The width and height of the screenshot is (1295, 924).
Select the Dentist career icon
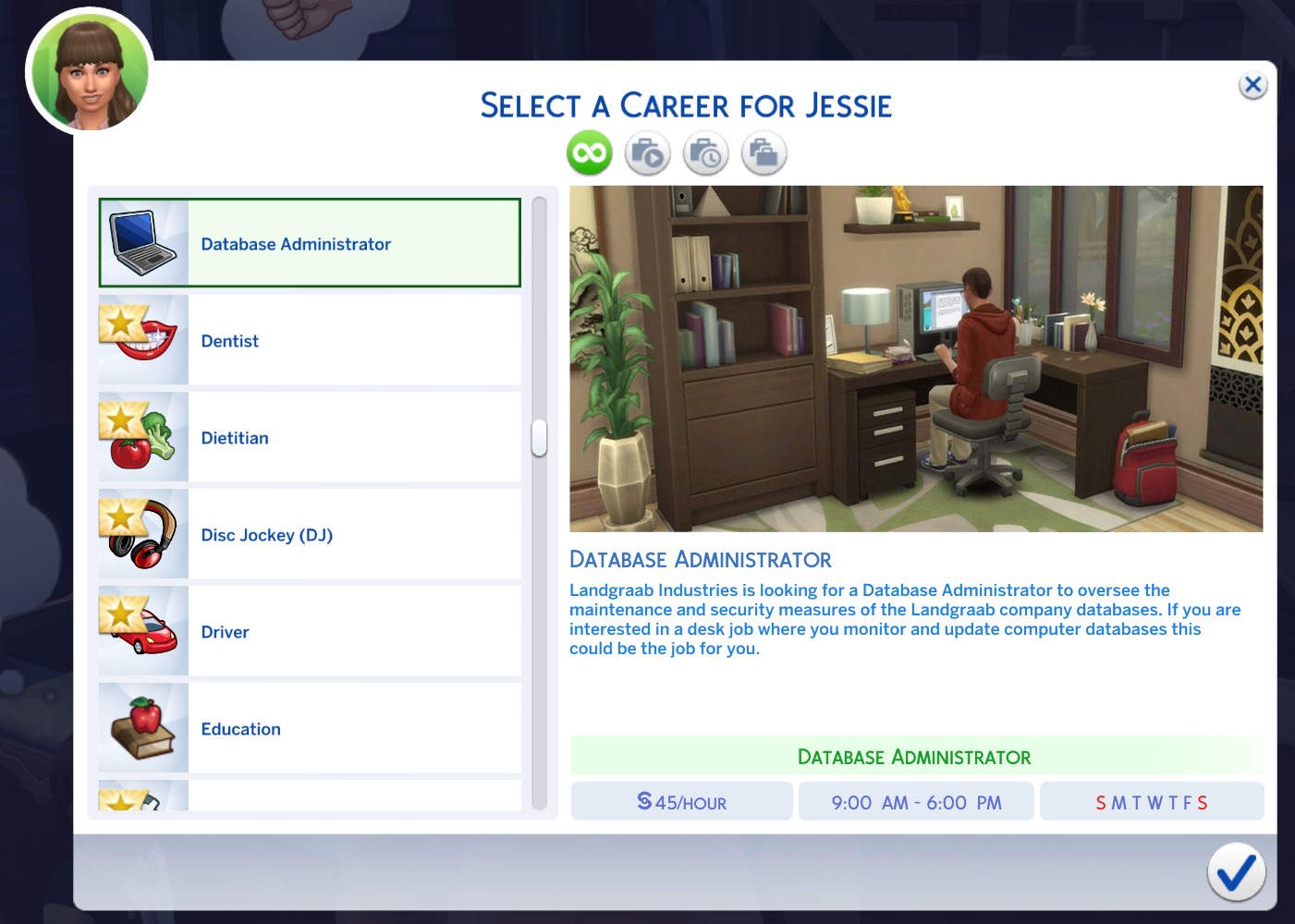(142, 339)
